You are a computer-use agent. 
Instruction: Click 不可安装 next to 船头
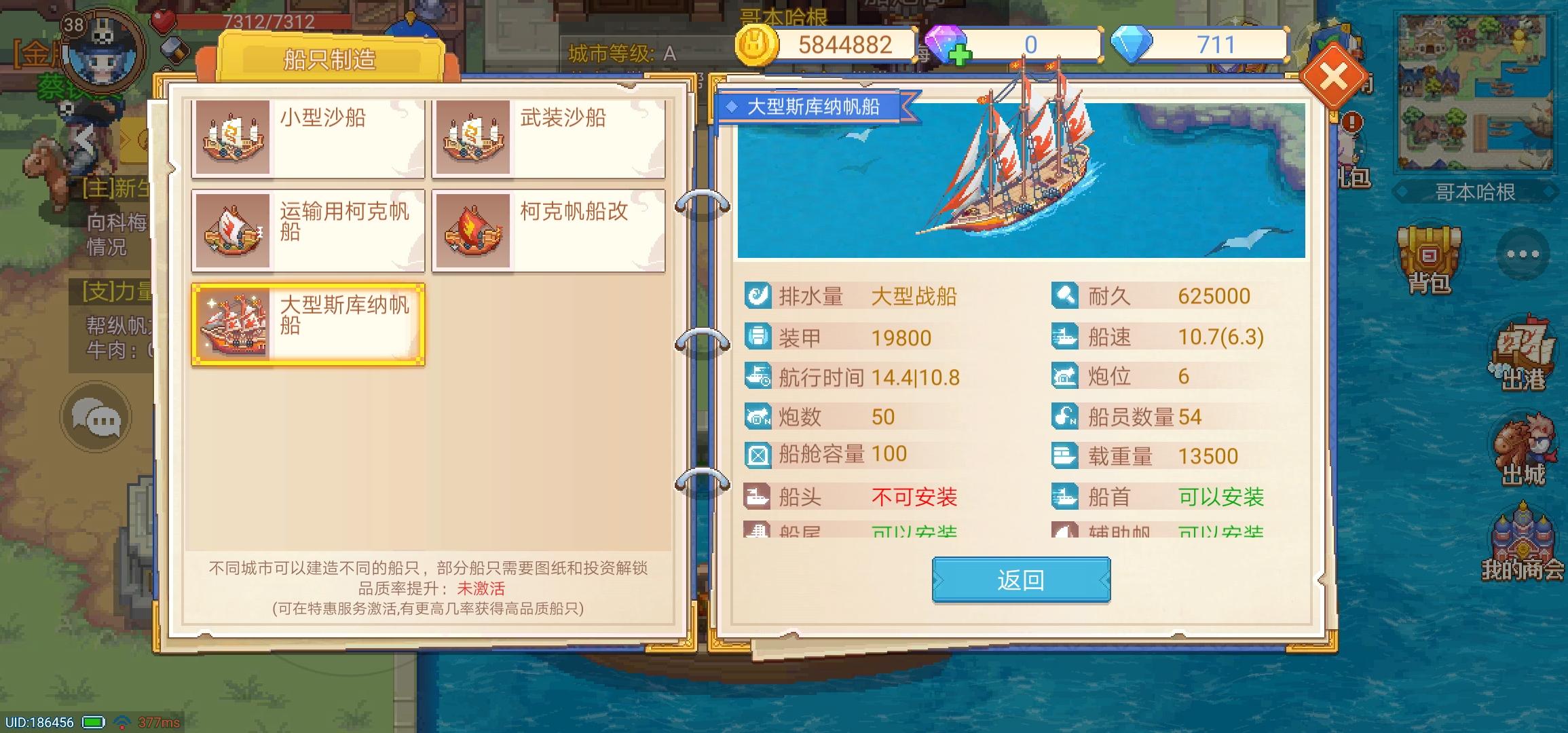pyautogui.click(x=915, y=497)
